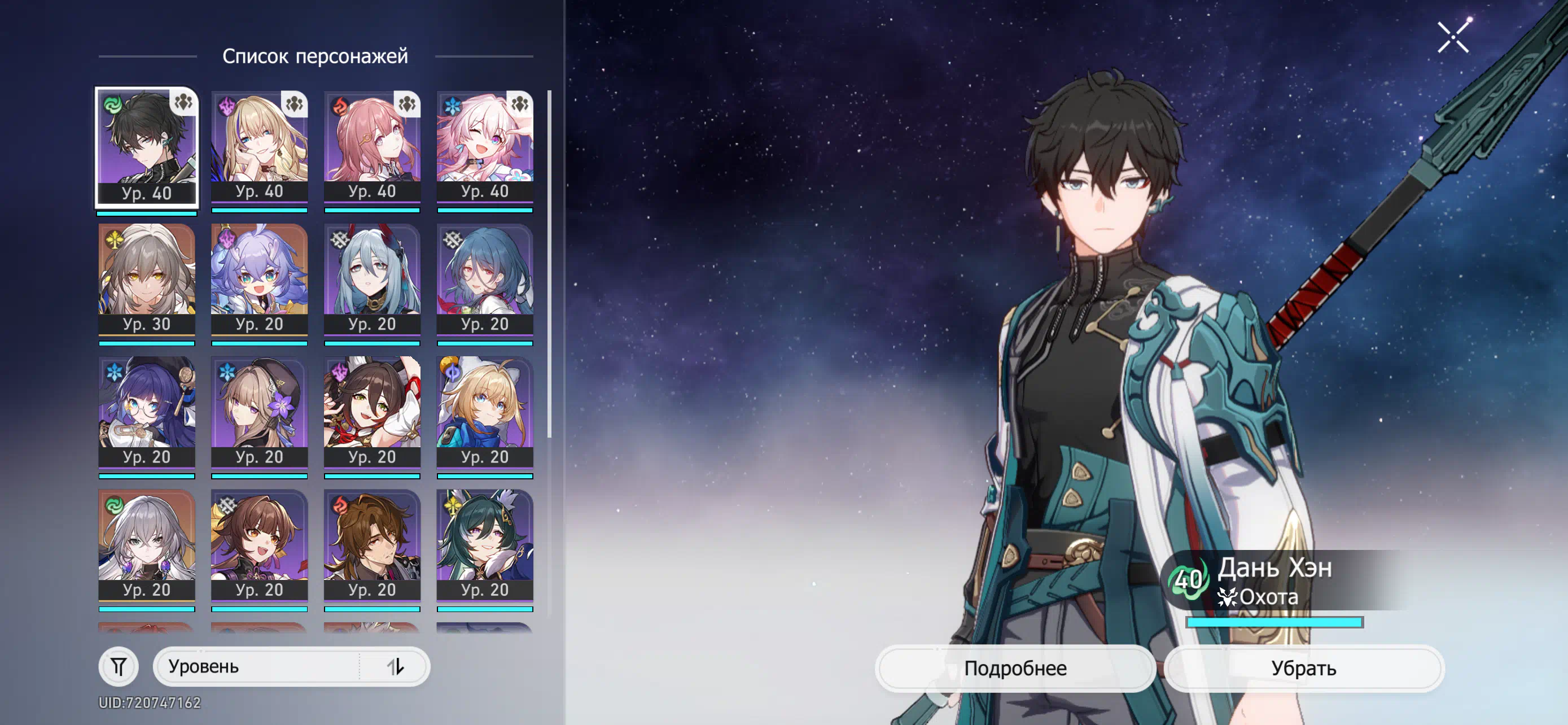The height and width of the screenshot is (725, 1568).
Task: Choose the dark green-haired fox-eared character card
Action: click(484, 545)
